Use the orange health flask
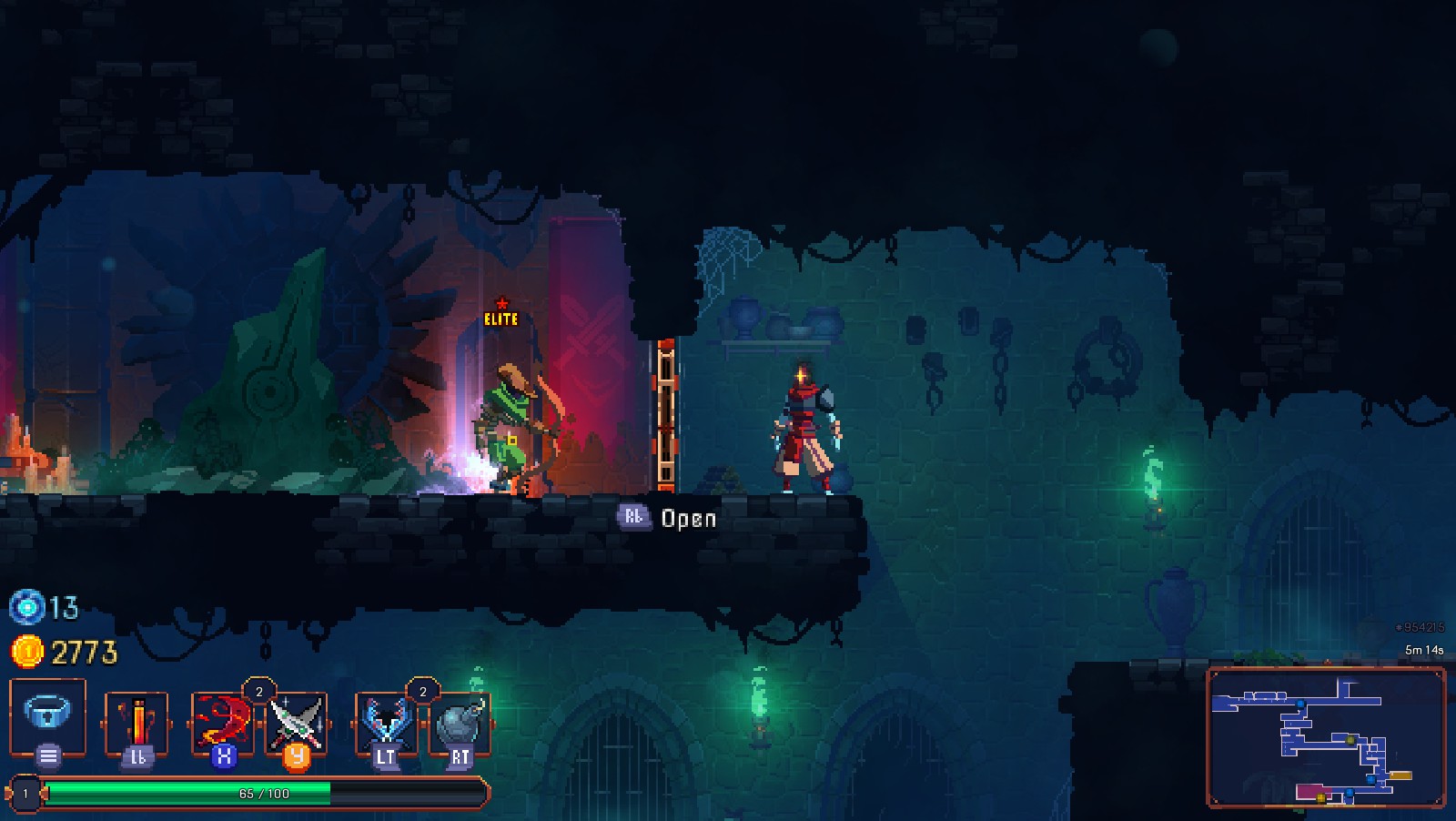Screen dimensions: 1456x821 pyautogui.click(x=136, y=724)
